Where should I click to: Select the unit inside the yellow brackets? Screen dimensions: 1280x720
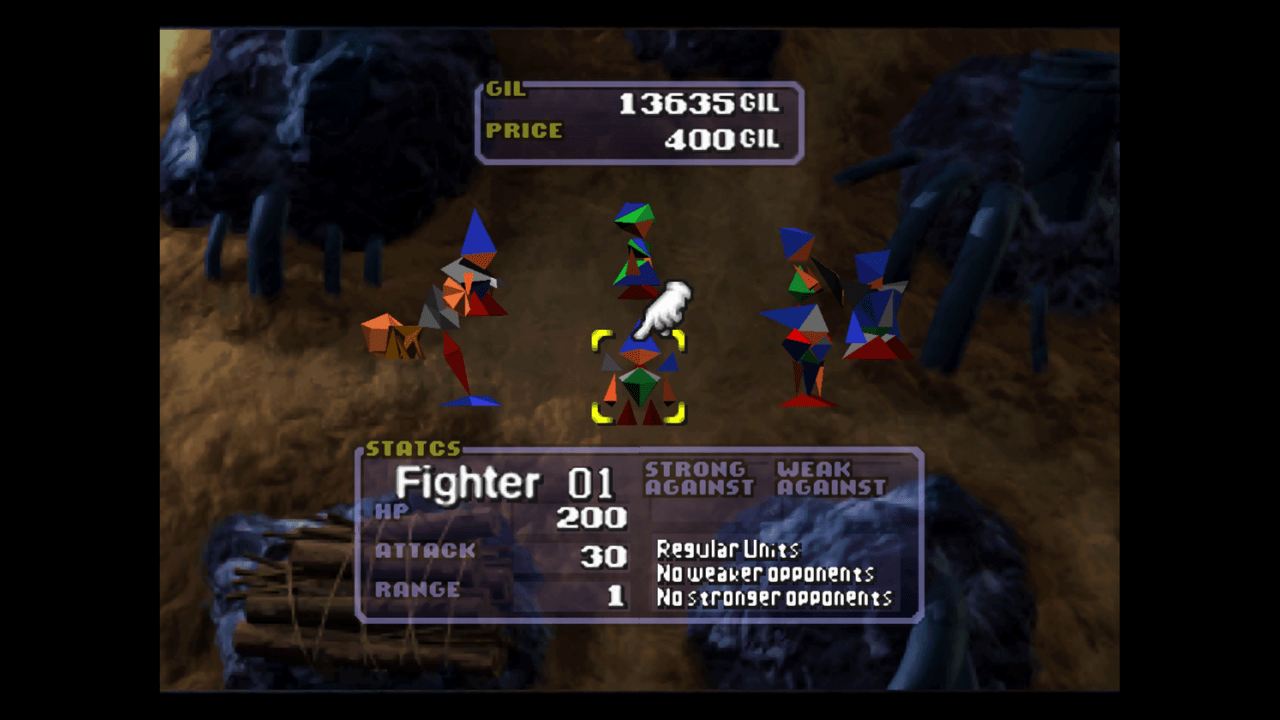pos(640,375)
